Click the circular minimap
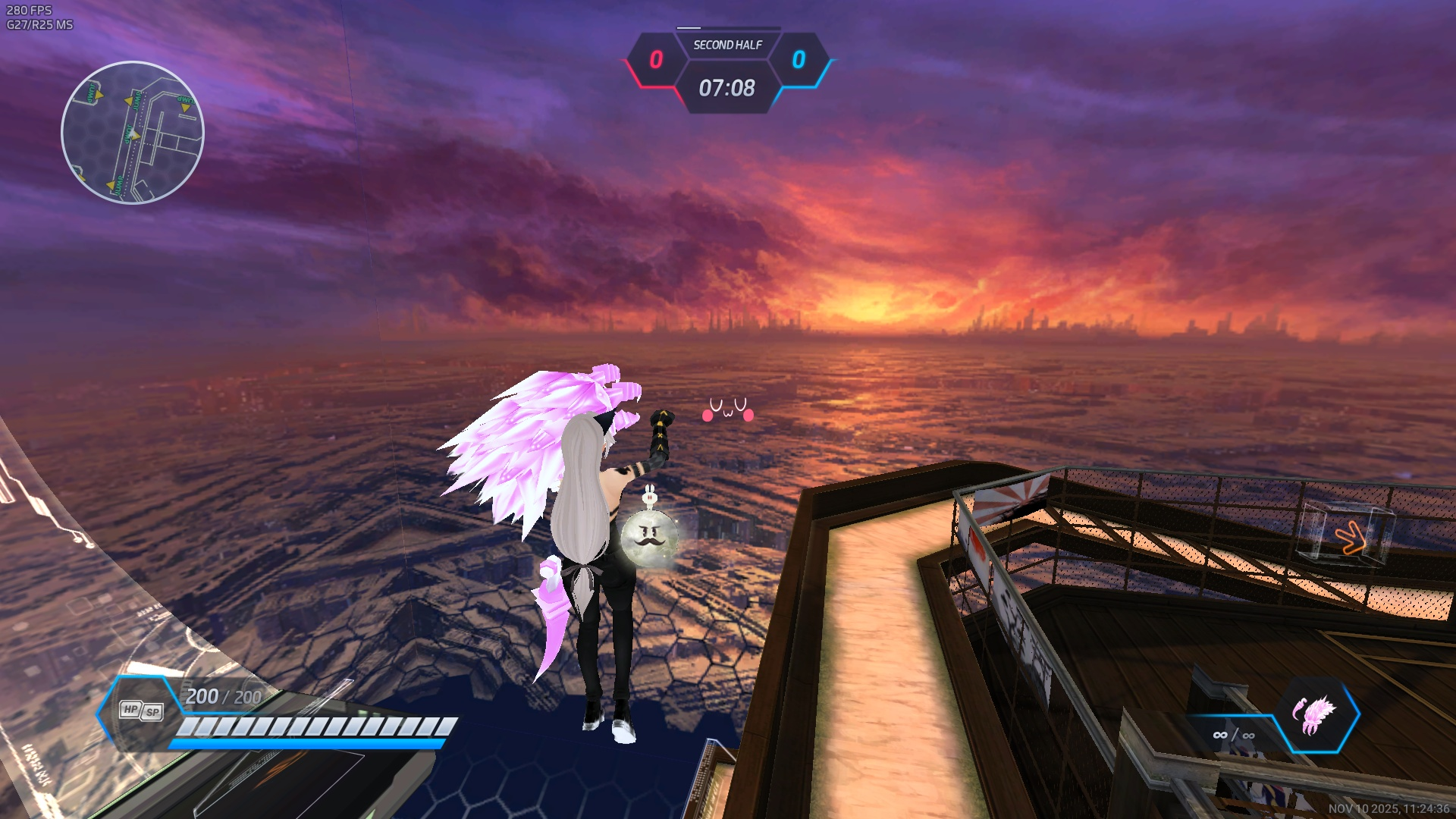The image size is (1456, 819). 133,133
